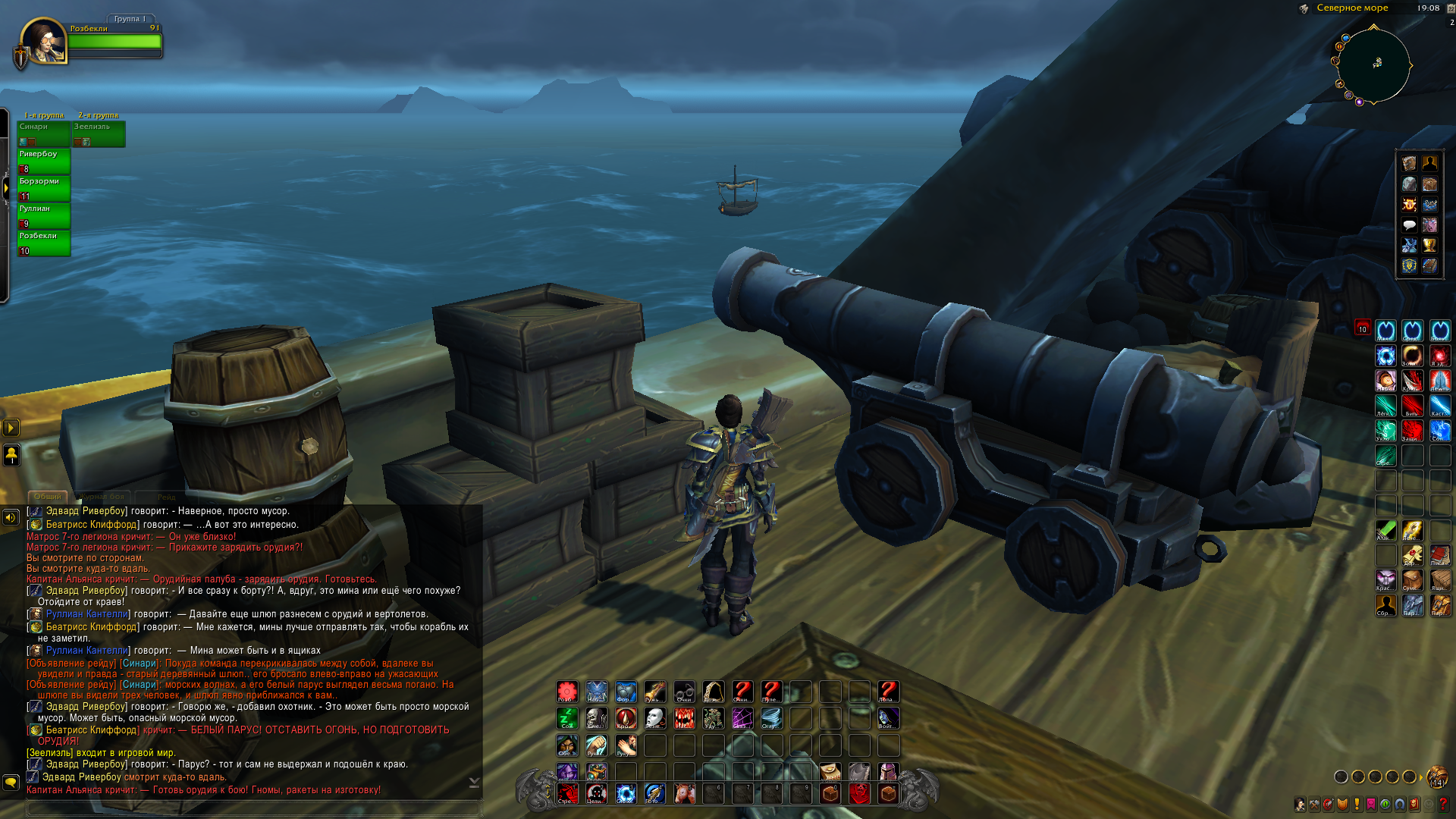Target Борзорми in the raid frames

43,189
